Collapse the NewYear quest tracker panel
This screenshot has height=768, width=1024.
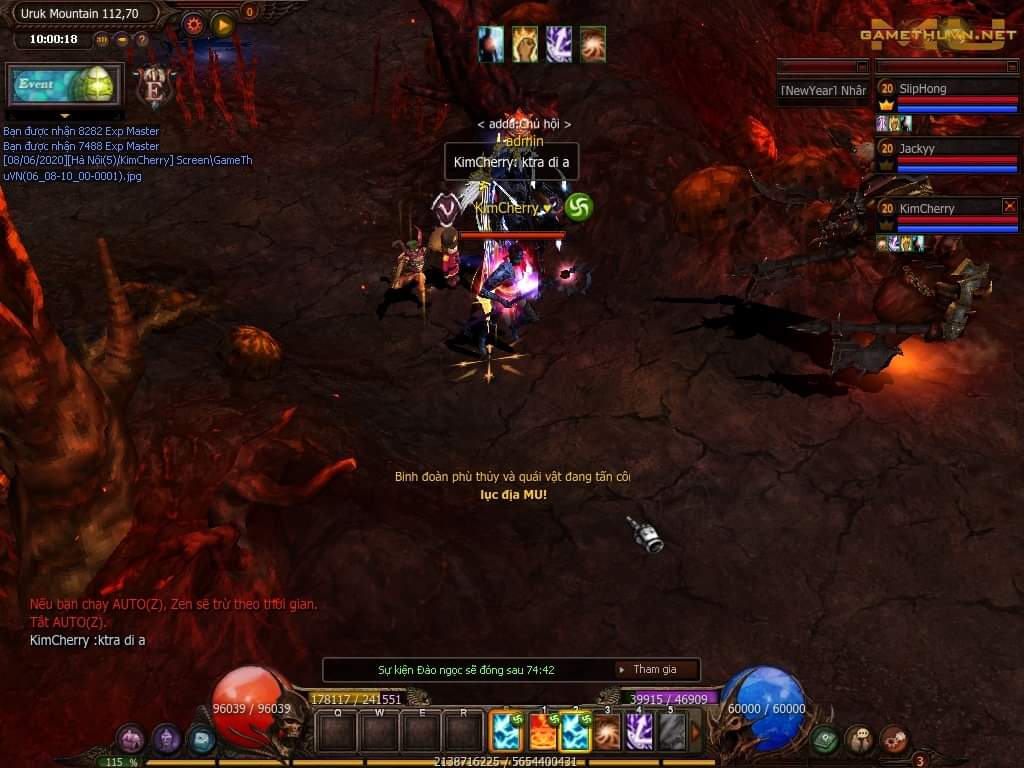(x=862, y=67)
